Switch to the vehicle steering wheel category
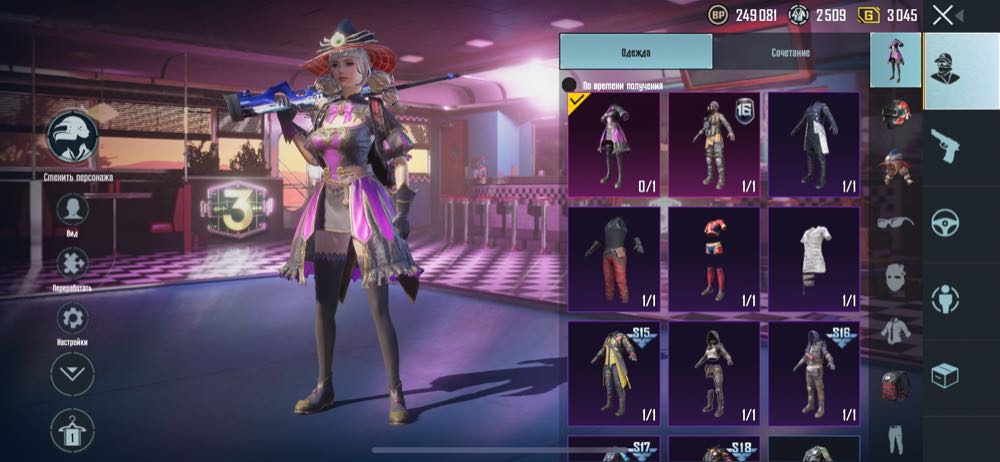 tap(945, 222)
